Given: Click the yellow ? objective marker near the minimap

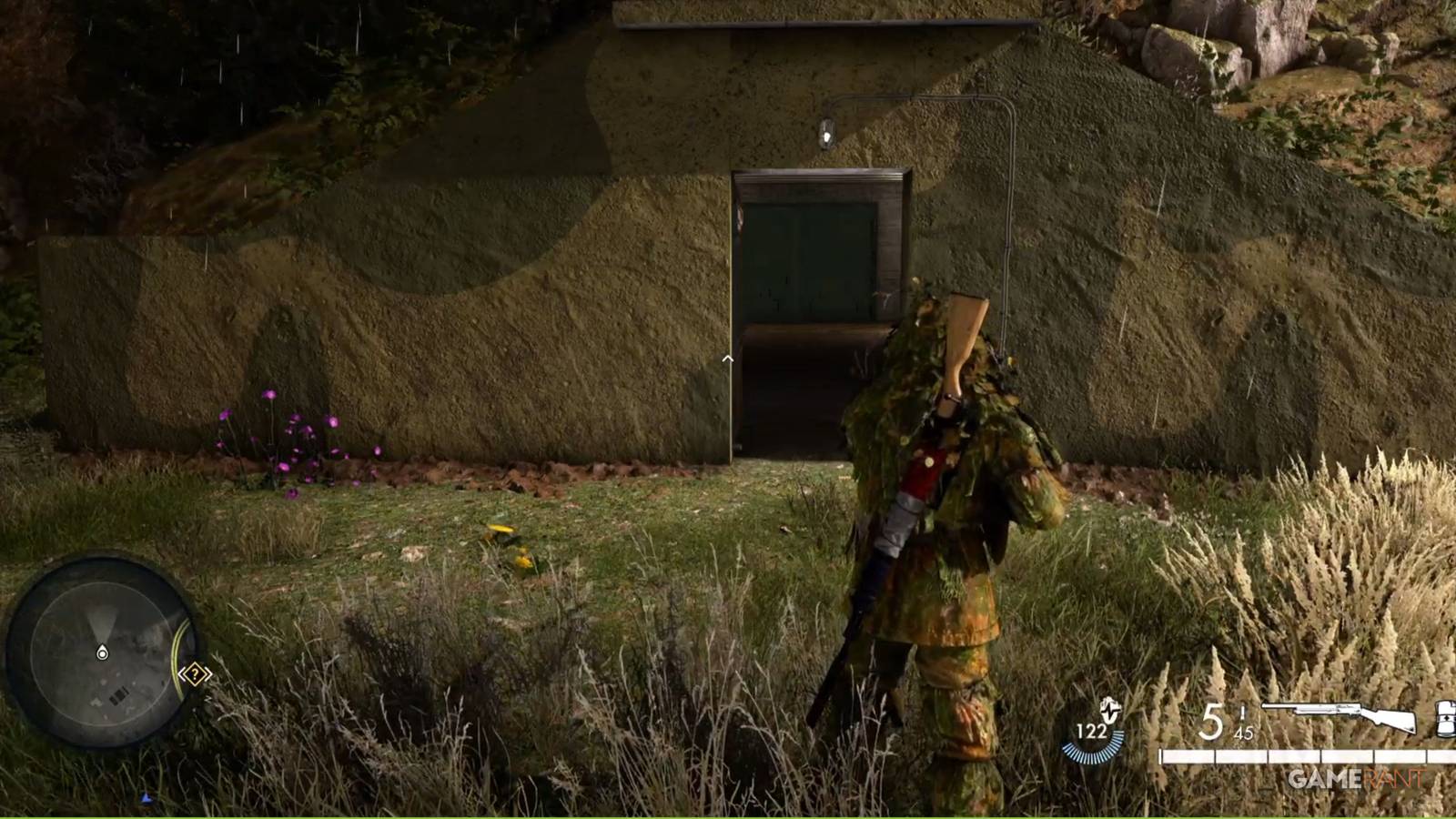Looking at the screenshot, I should pyautogui.click(x=194, y=674).
